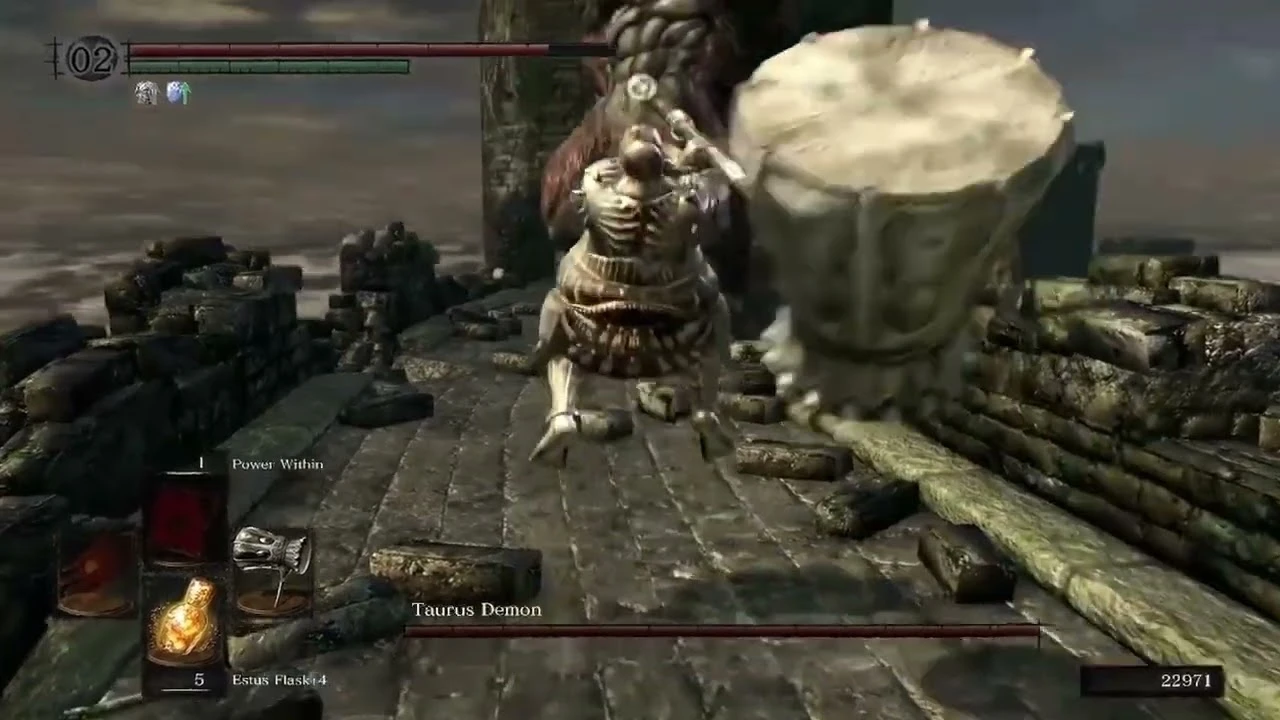Click the Power Within text label
Viewport: 1280px width, 720px height.
point(277,463)
